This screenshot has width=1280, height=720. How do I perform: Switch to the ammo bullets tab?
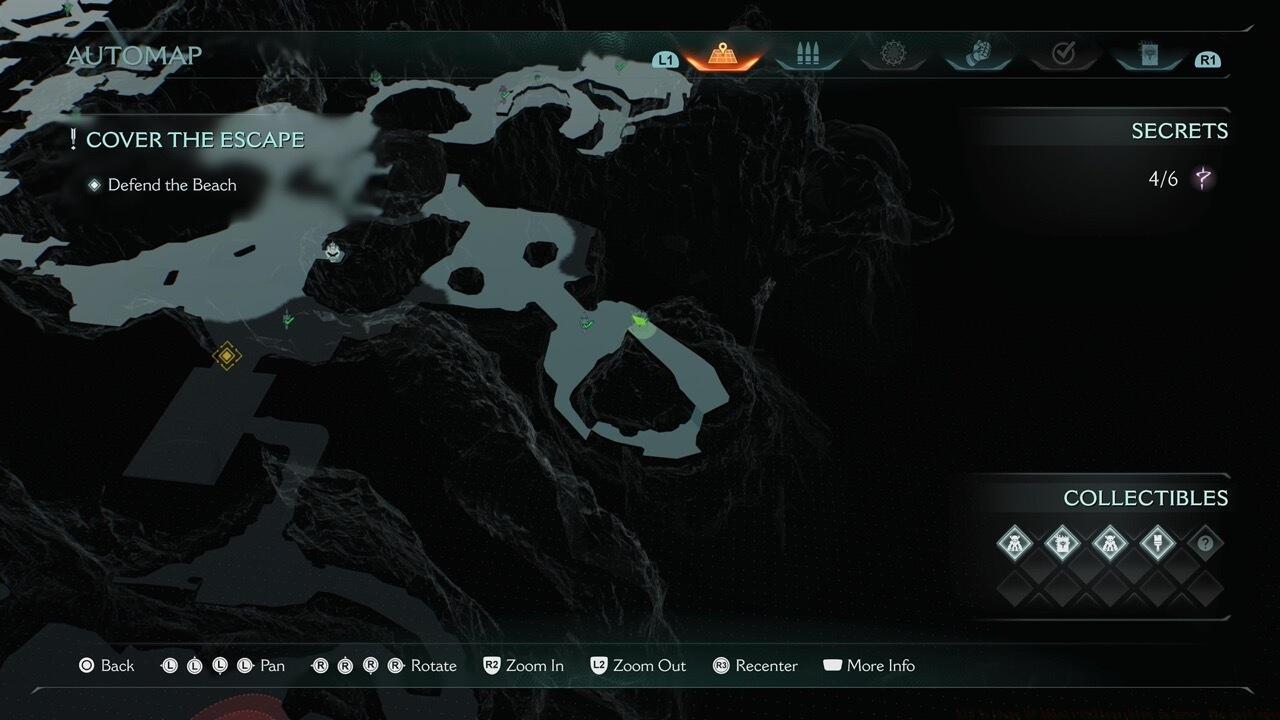click(x=807, y=55)
